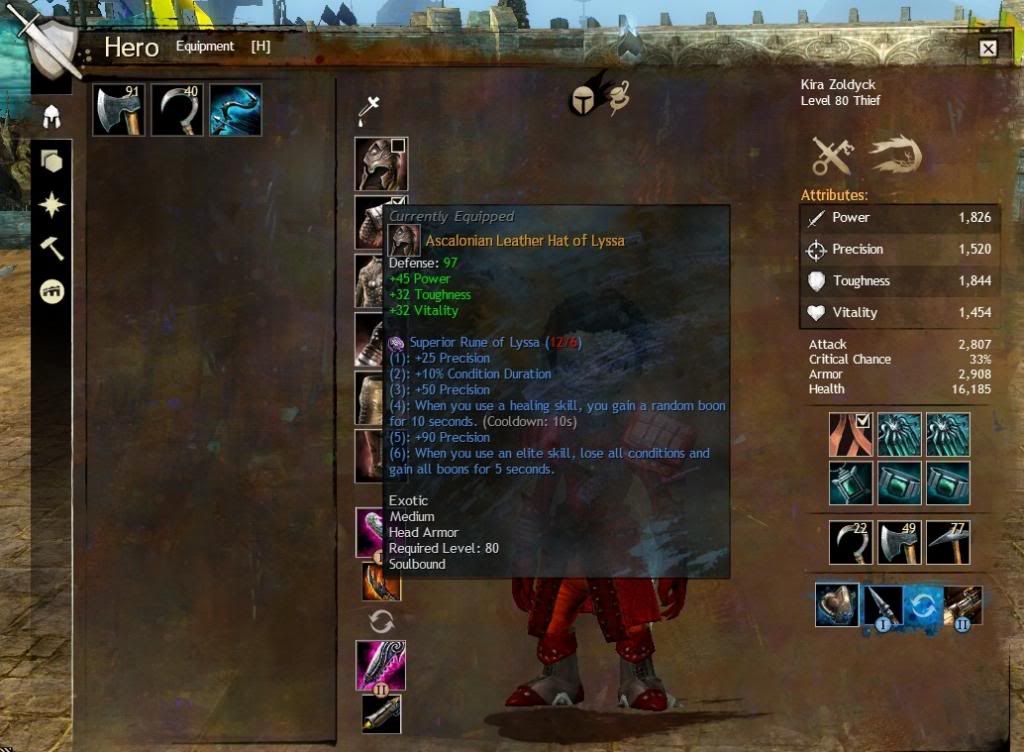This screenshot has height=752, width=1024.
Task: Open the star burst side tab
Action: (51, 205)
